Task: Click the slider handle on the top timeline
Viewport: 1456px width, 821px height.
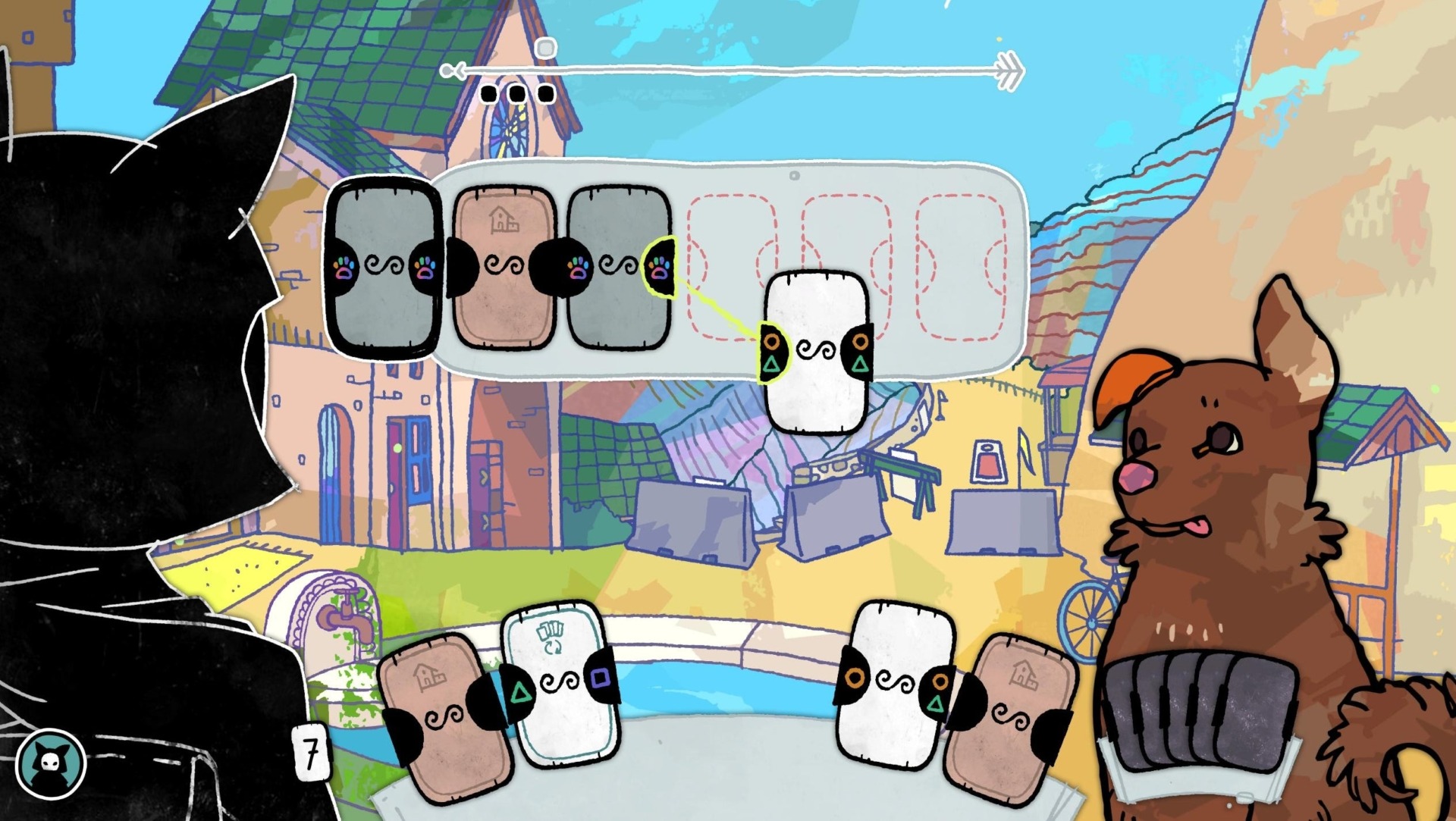Action: (x=544, y=48)
